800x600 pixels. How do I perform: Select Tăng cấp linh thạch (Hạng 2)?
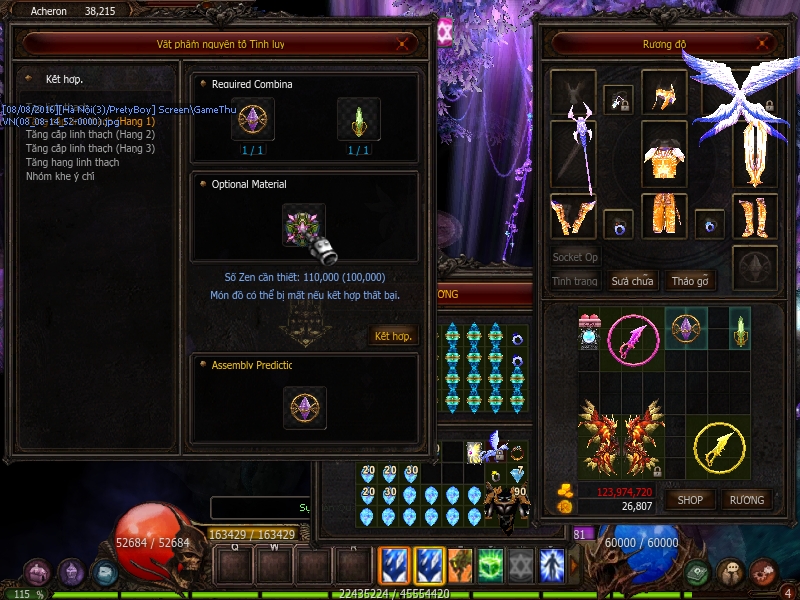coord(90,134)
